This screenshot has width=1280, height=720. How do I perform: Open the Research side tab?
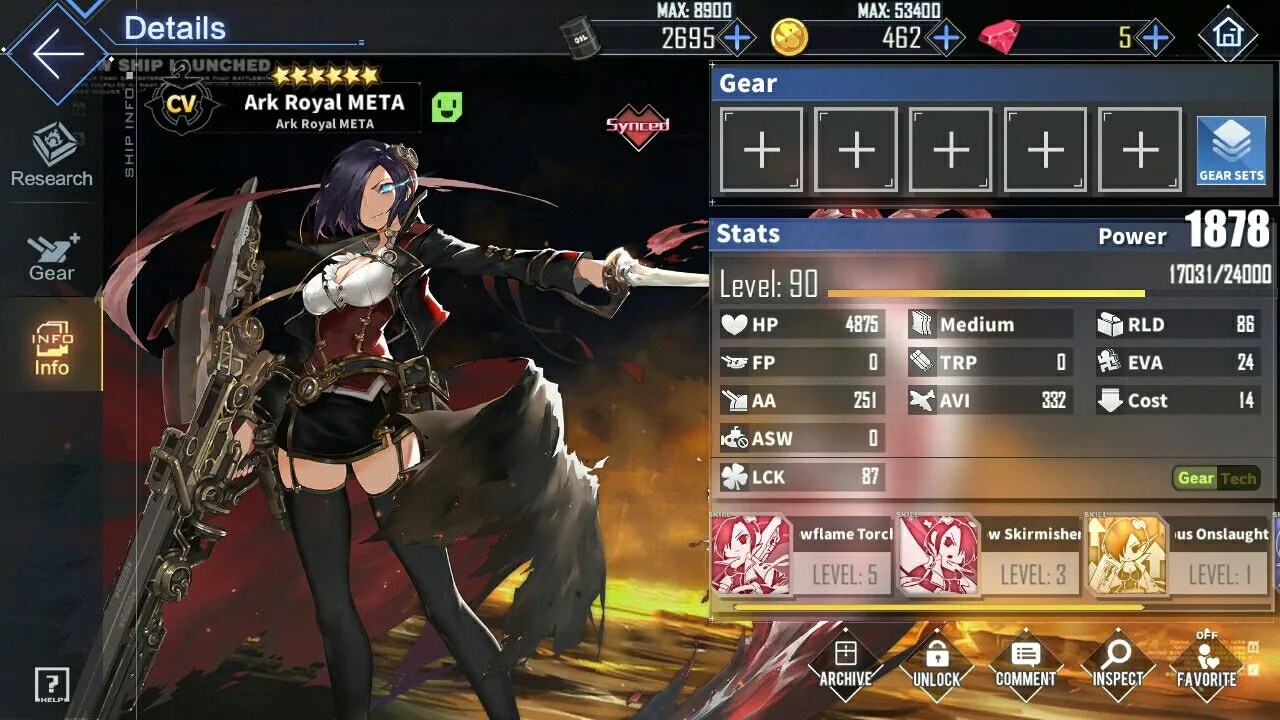52,157
